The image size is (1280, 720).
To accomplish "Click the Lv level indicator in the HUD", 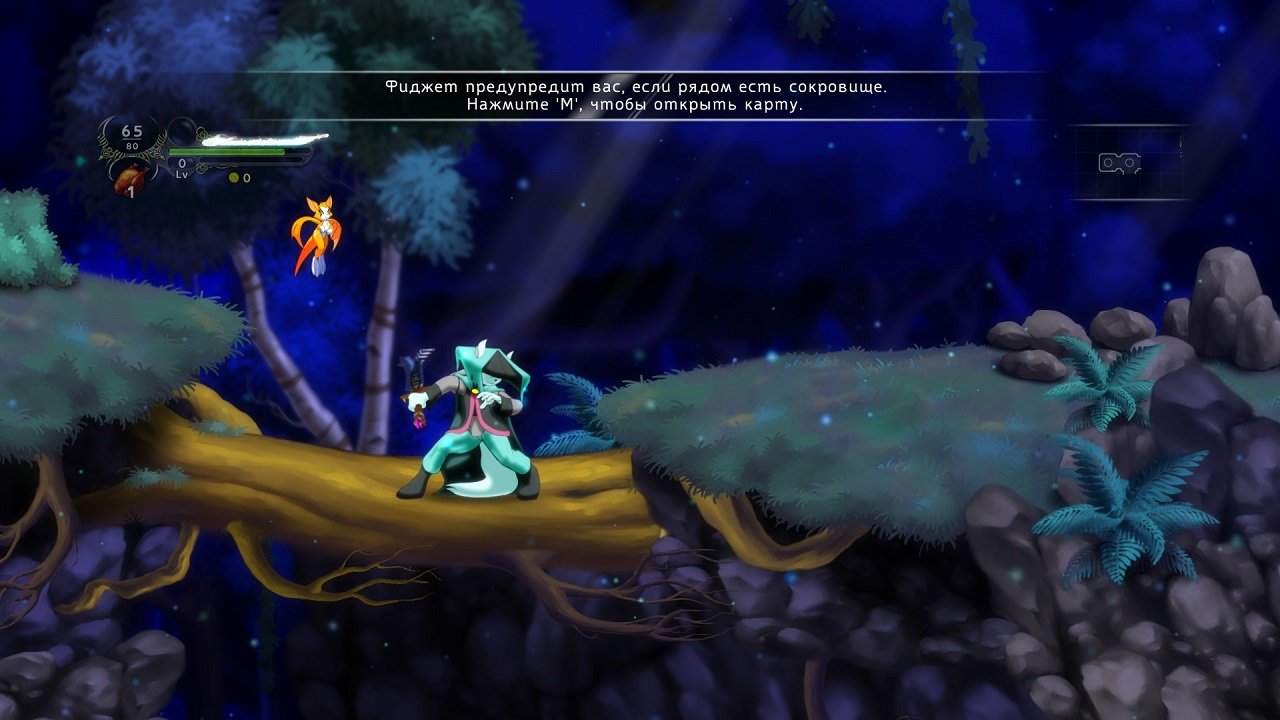I will tap(182, 174).
